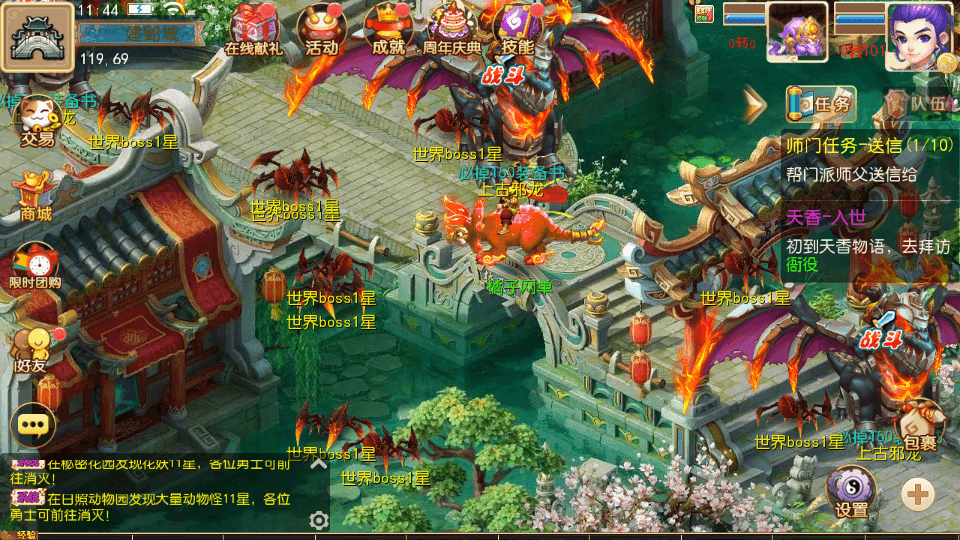Open the 设置 settings menu
The image size is (960, 540).
(x=851, y=492)
